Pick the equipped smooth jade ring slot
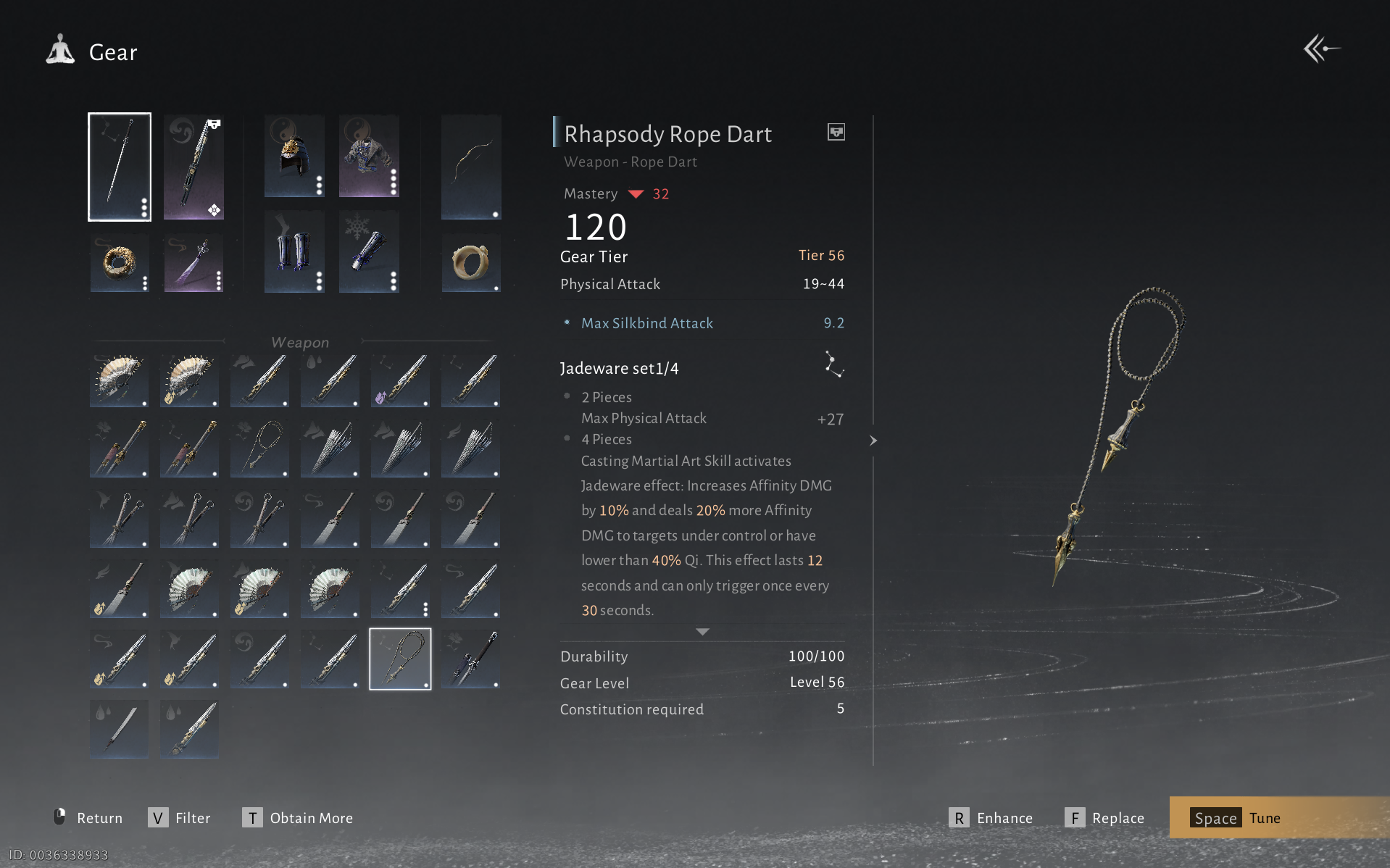Image resolution: width=1390 pixels, height=868 pixels. point(471,262)
